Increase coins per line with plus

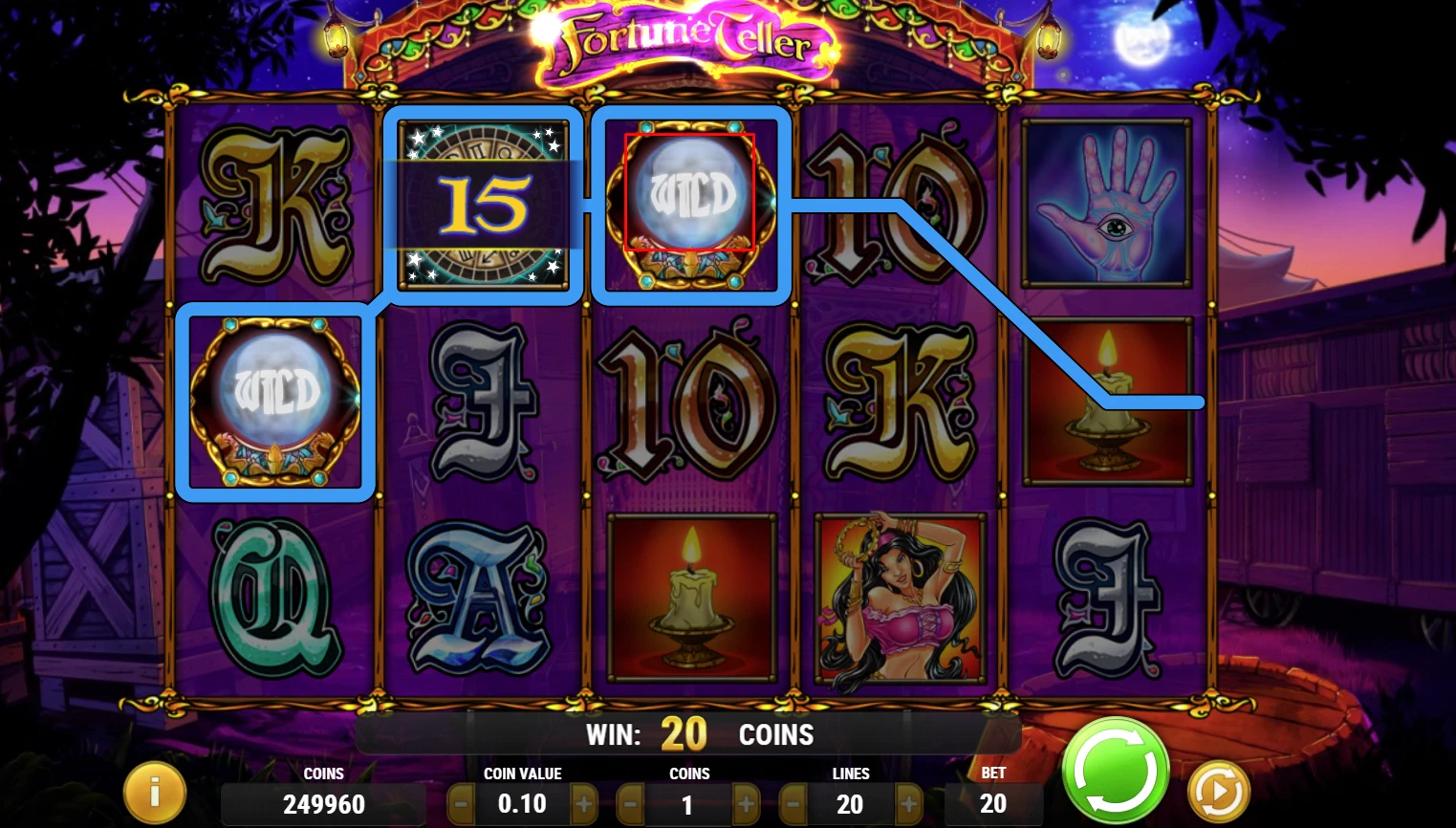click(748, 804)
